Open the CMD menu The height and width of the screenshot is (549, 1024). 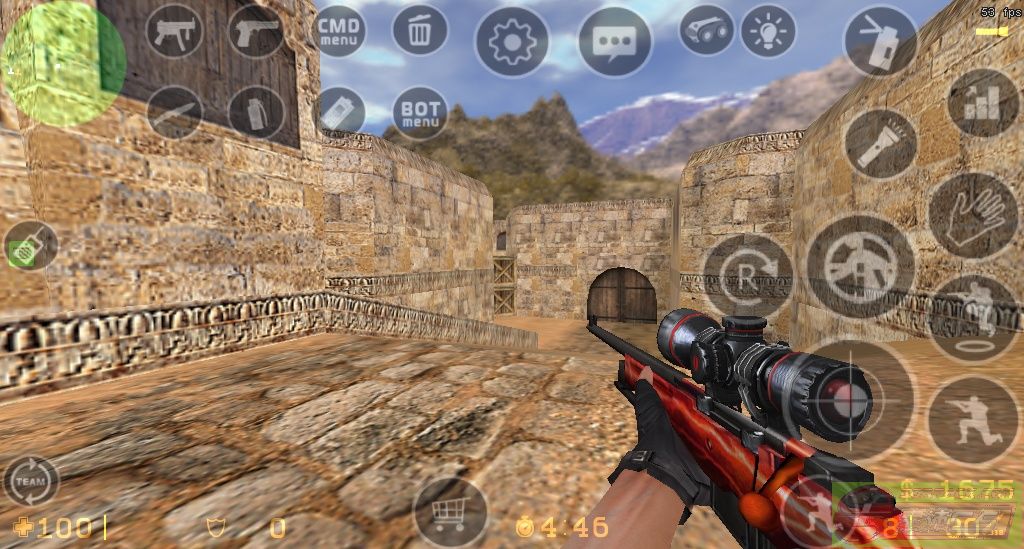339,30
